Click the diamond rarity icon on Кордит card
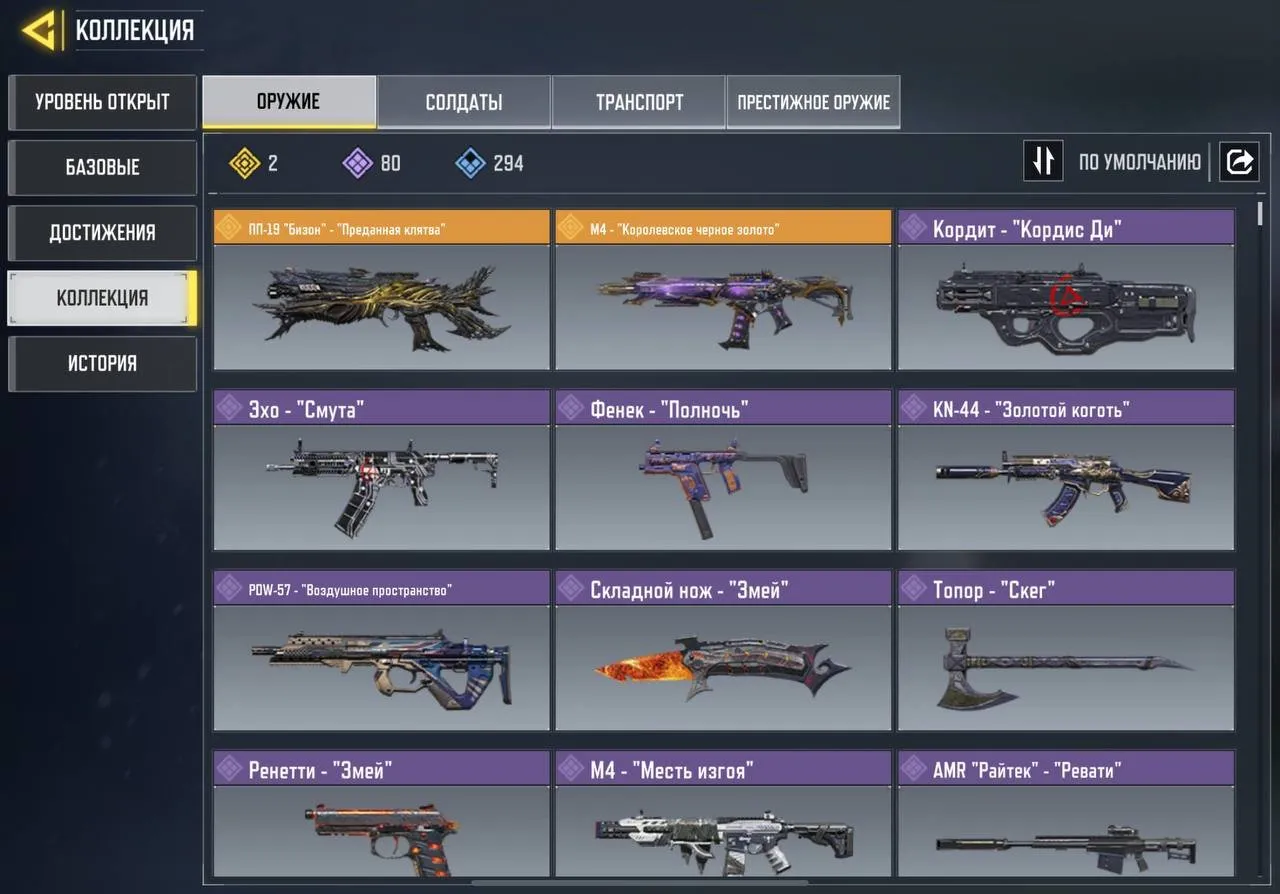 point(912,227)
